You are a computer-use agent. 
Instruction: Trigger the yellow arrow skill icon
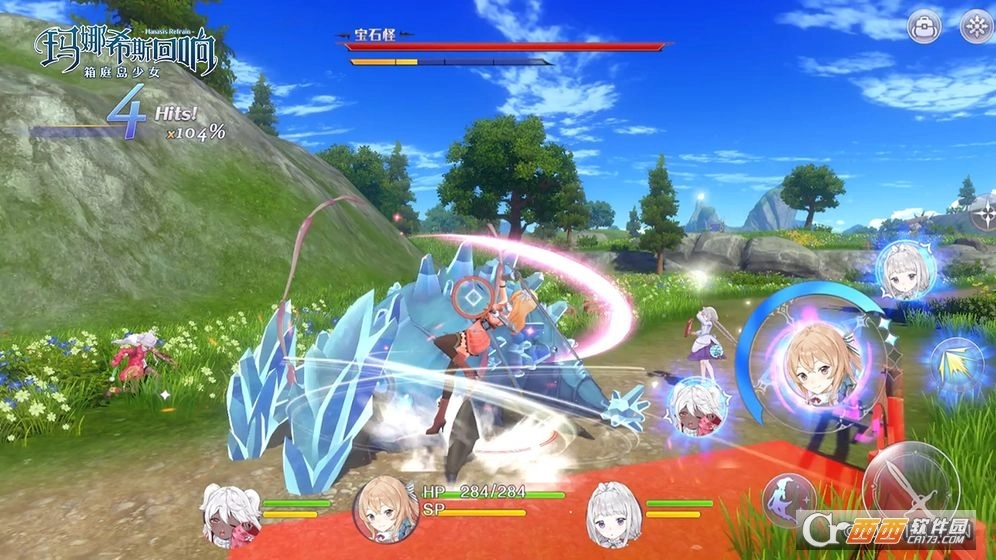(x=955, y=364)
